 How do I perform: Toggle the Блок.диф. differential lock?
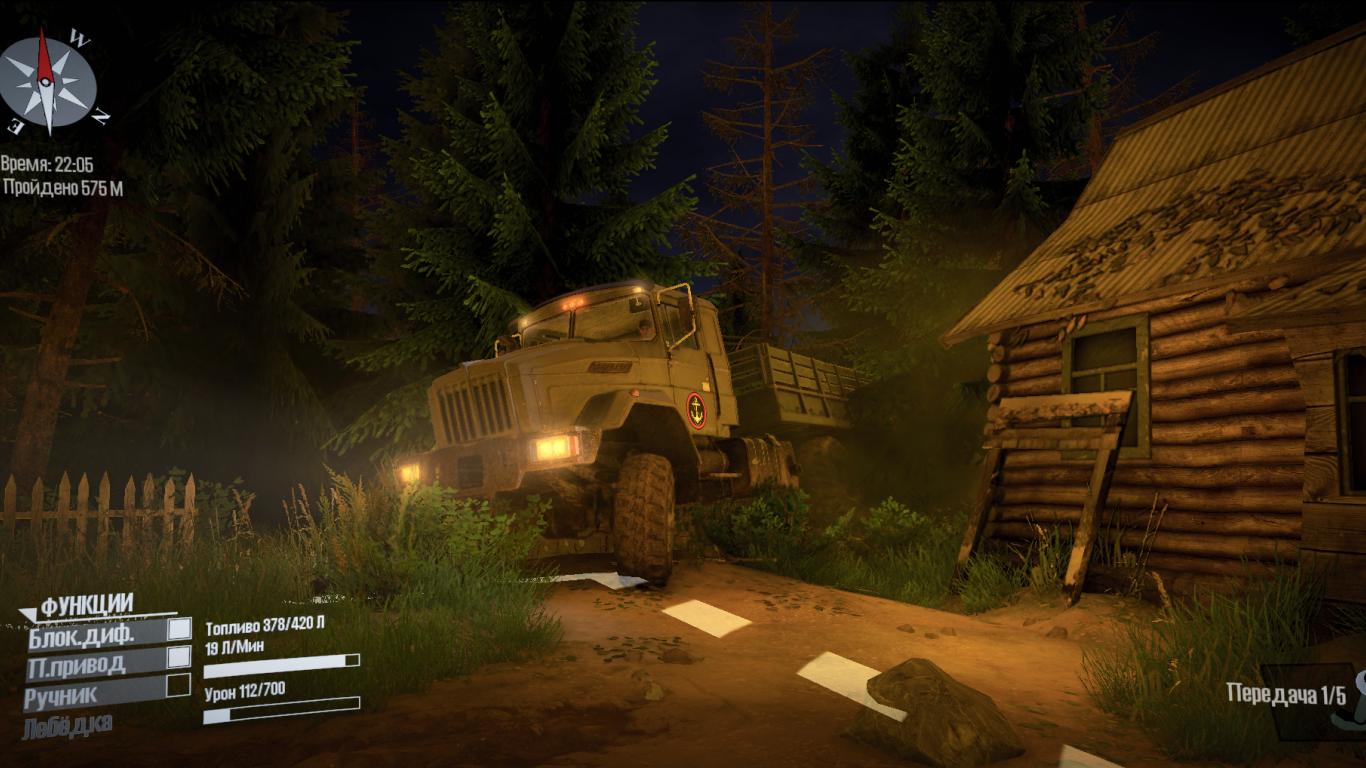pos(178,629)
